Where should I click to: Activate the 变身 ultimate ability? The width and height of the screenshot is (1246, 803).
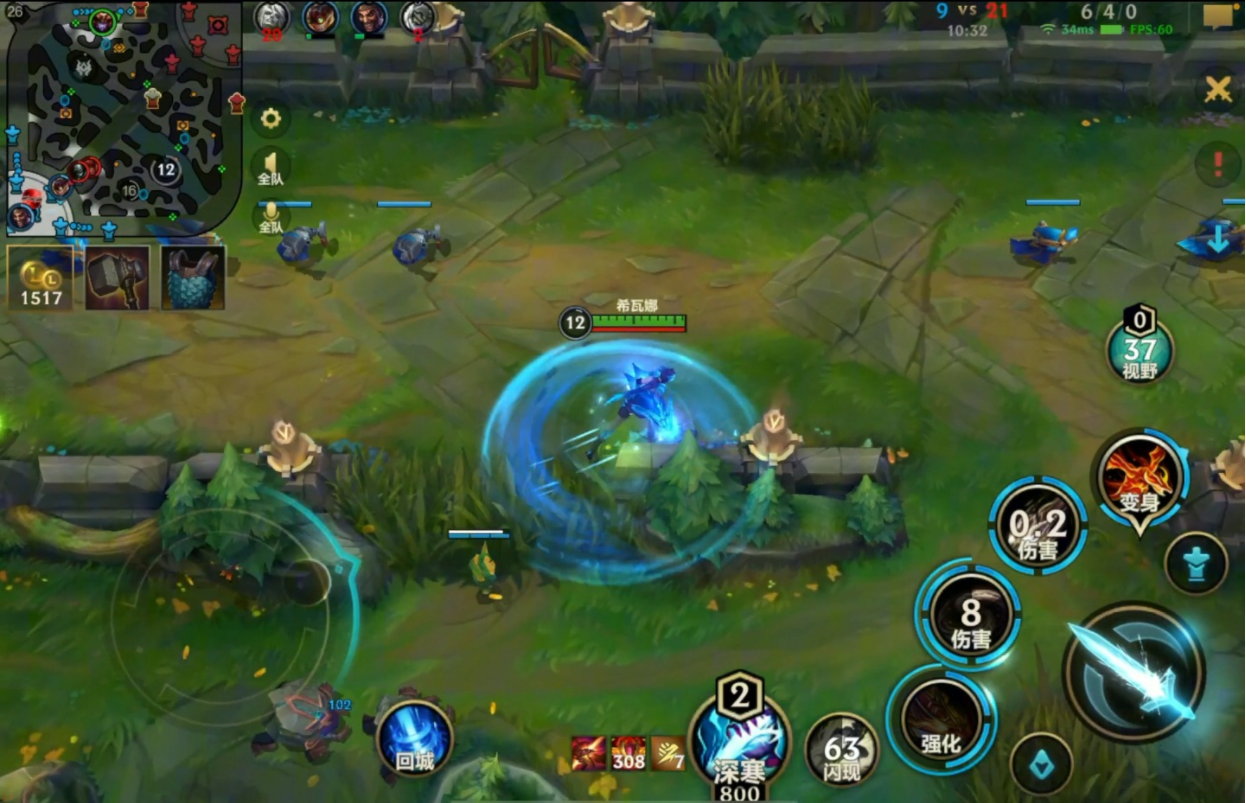click(x=1140, y=478)
